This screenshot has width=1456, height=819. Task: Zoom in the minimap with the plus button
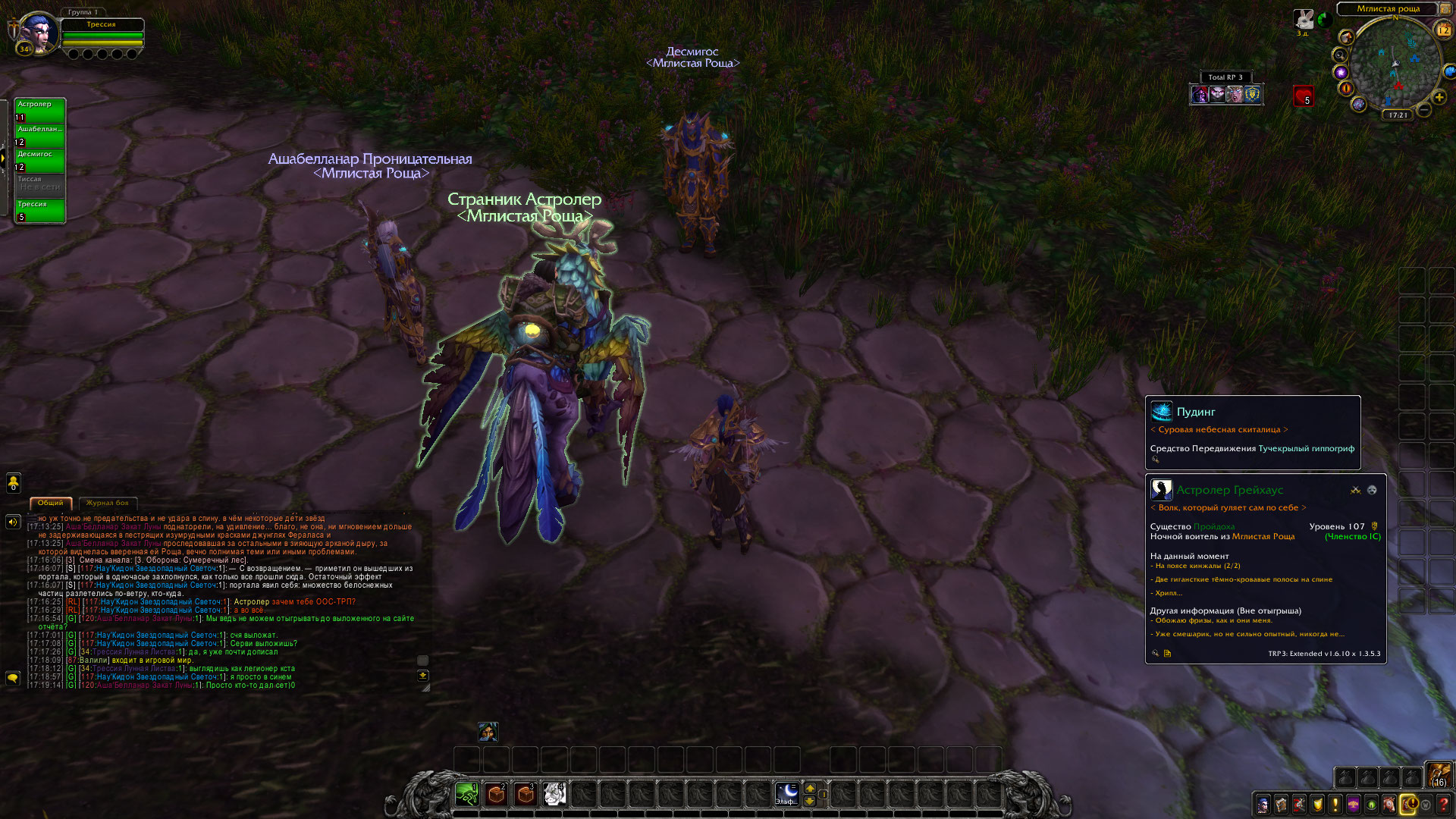1439,97
